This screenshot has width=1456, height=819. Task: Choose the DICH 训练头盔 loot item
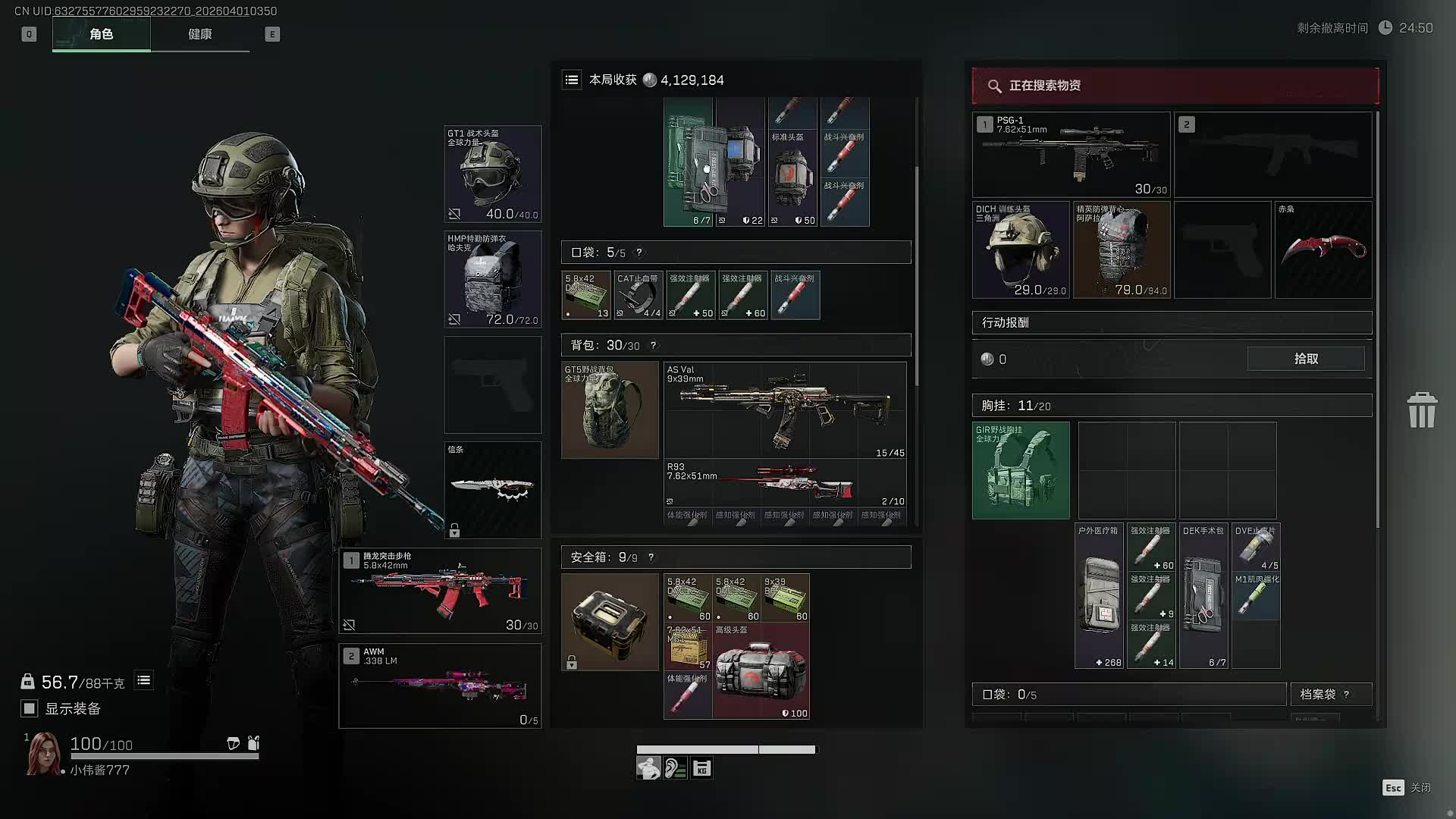[1021, 249]
